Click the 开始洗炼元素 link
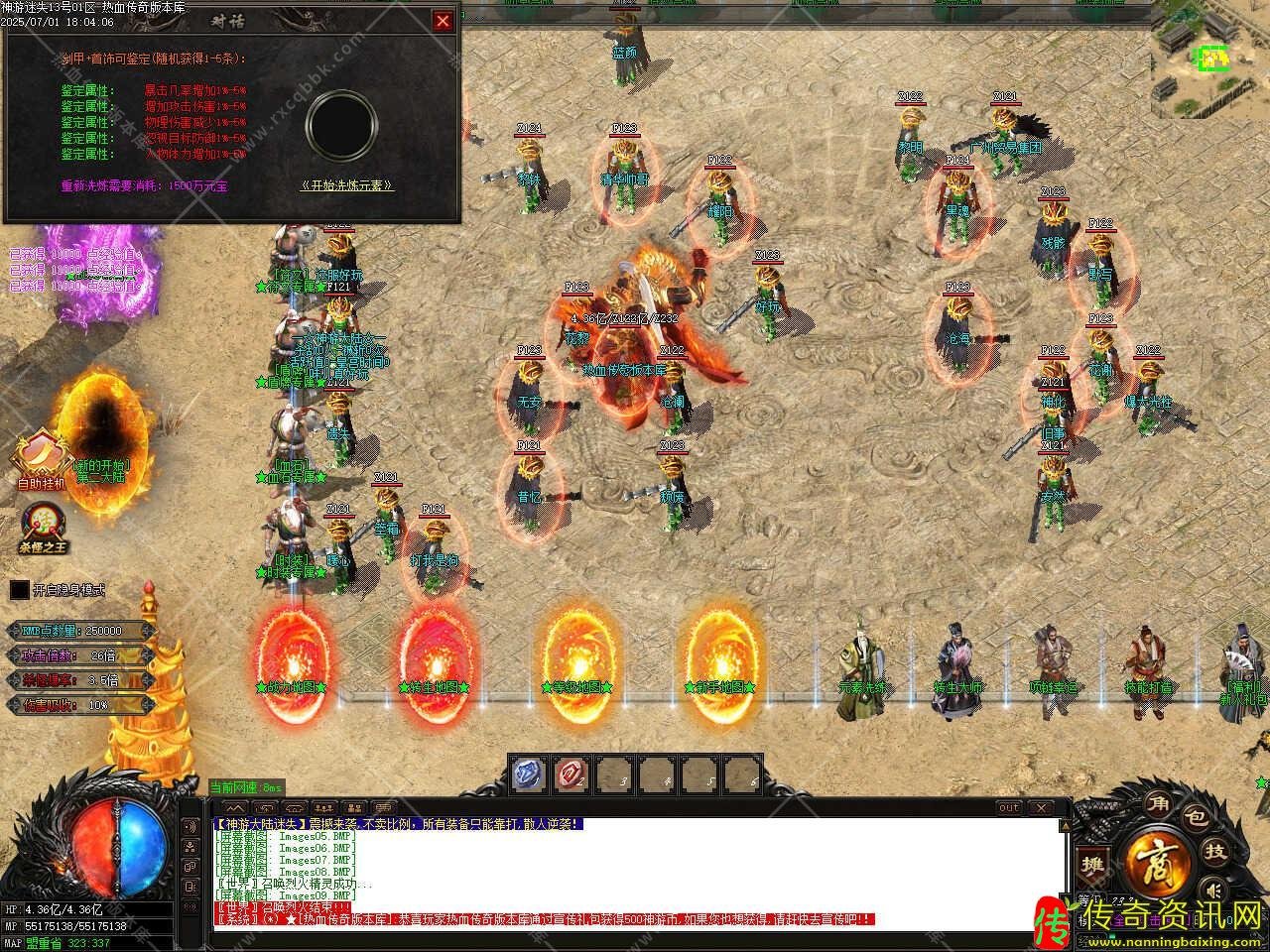The image size is (1270, 952). (x=346, y=185)
